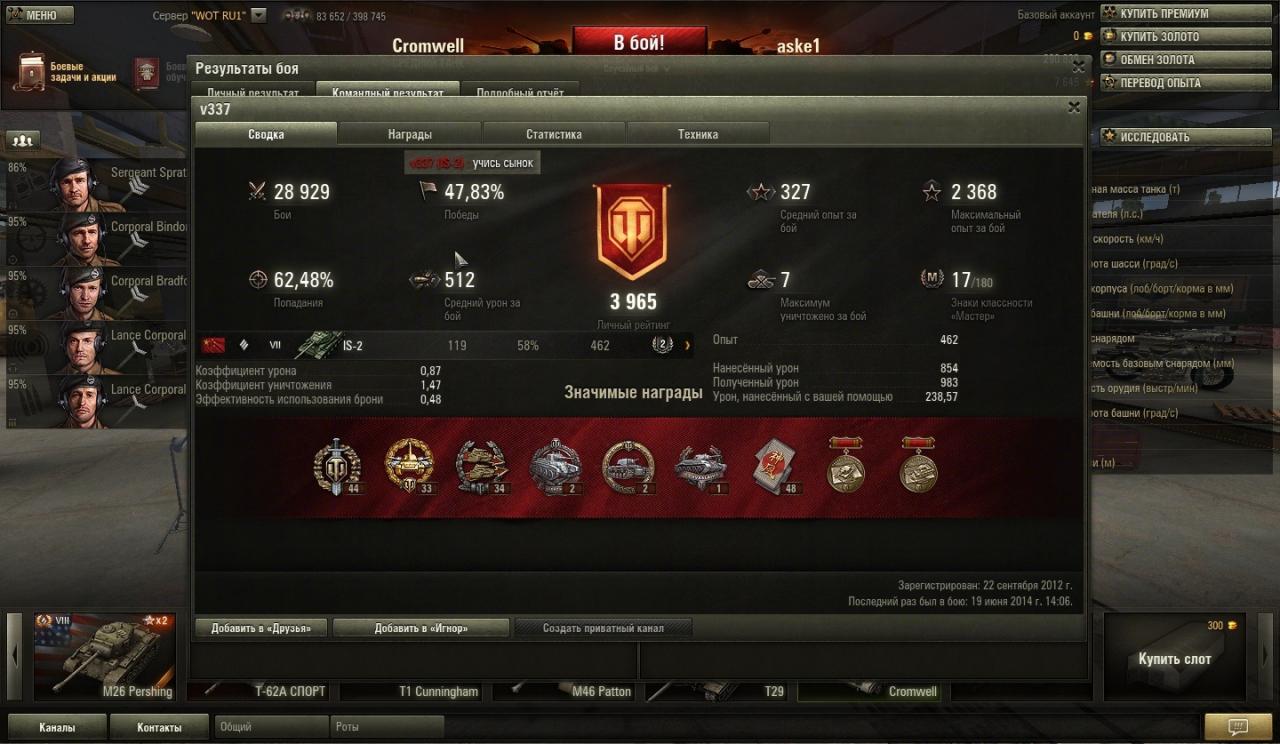Viewport: 1280px width, 744px height.
Task: Start battle with В бой! button
Action: point(639,43)
